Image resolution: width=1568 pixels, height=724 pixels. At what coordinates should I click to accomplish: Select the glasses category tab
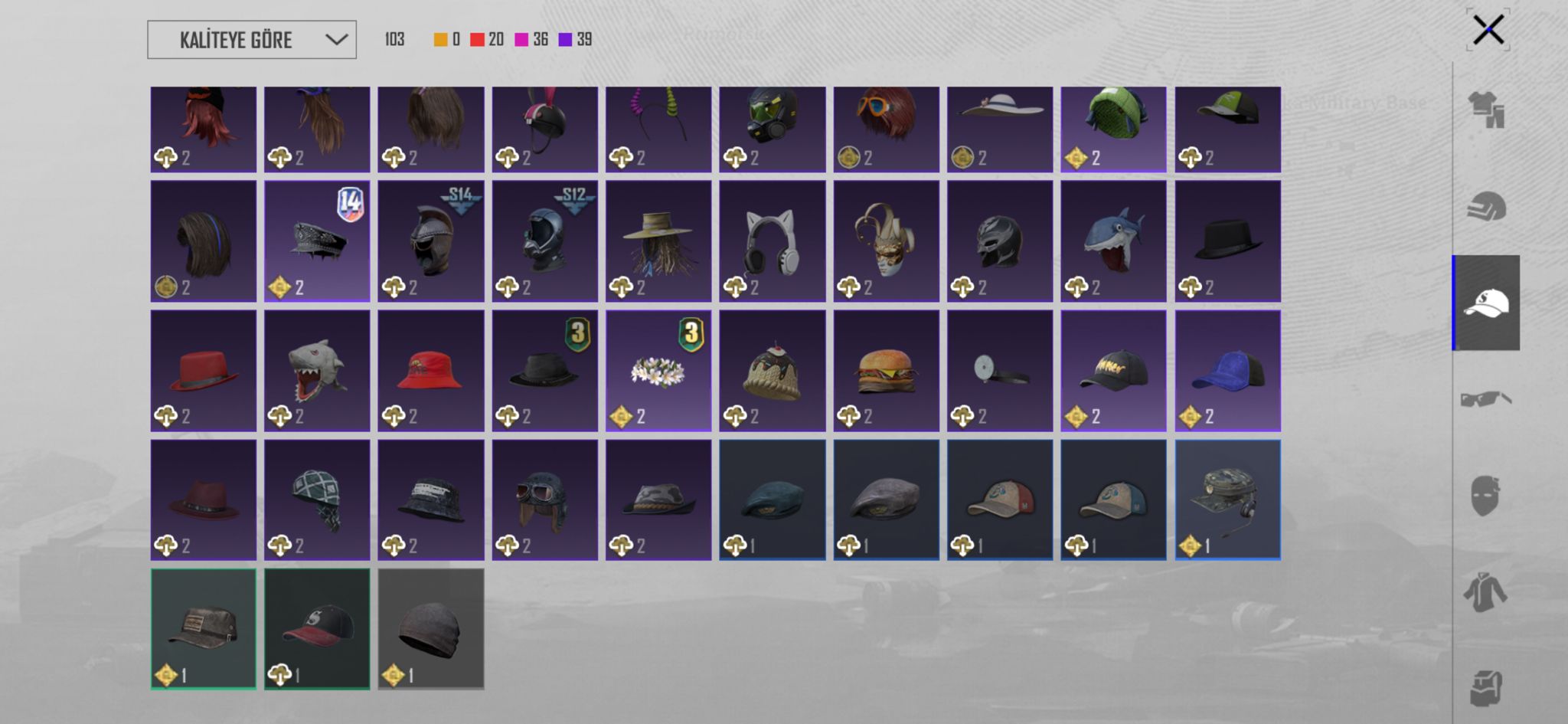1486,399
